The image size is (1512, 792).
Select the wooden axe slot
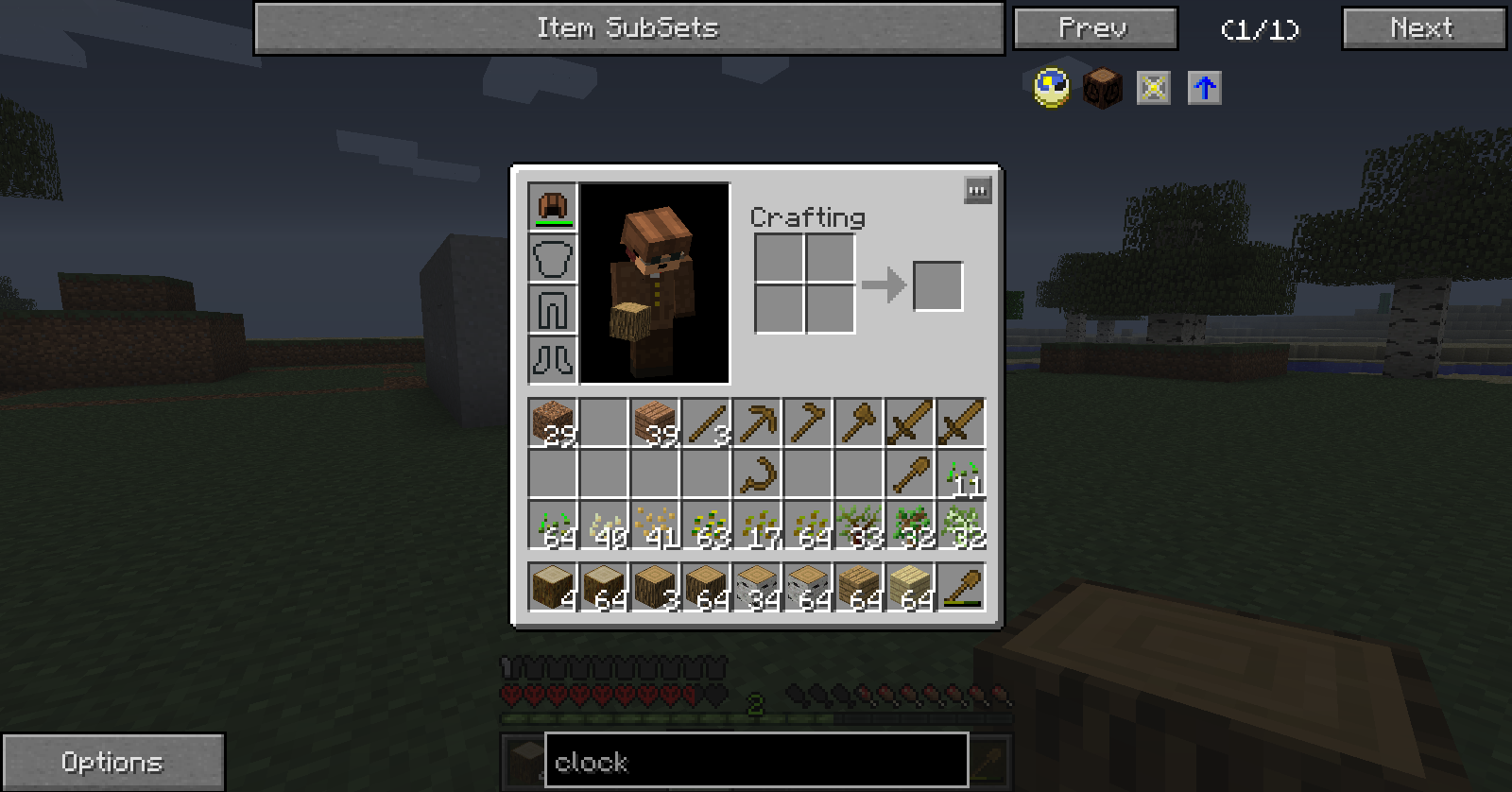[859, 422]
